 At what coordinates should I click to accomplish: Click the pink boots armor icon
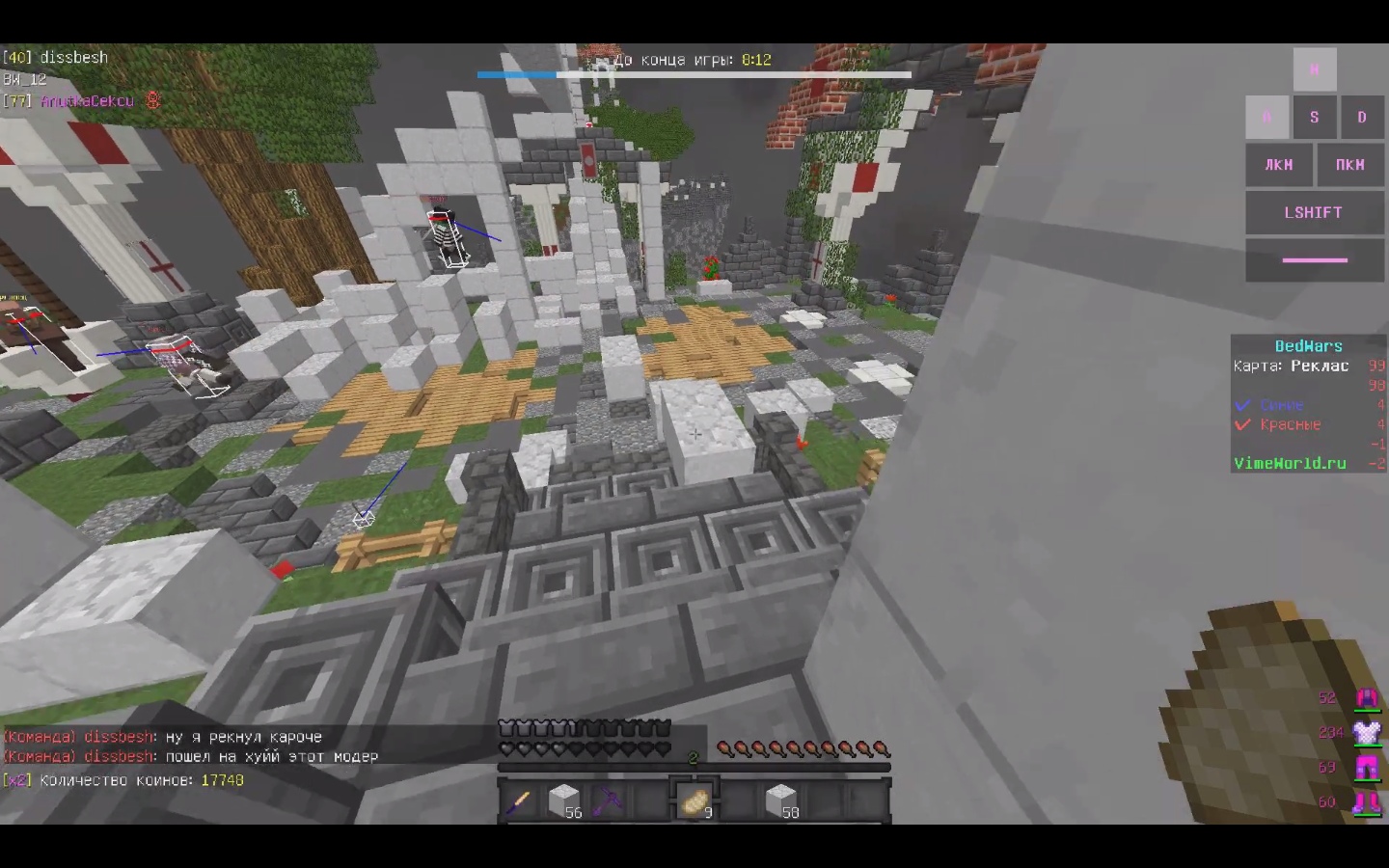tap(1367, 802)
